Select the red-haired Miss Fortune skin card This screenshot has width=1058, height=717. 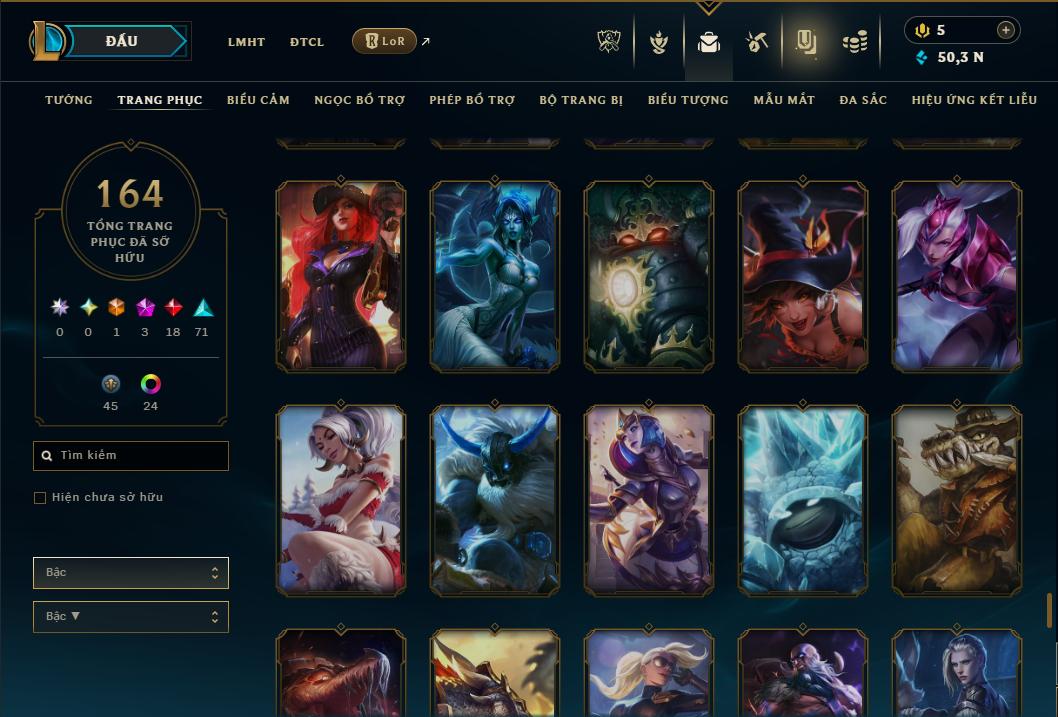[x=341, y=275]
